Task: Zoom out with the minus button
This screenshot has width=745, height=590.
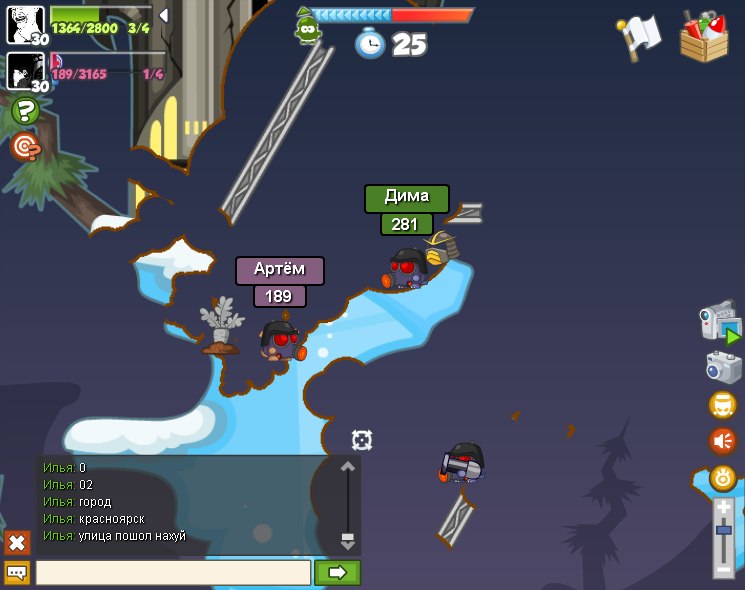Action: pyautogui.click(x=723, y=569)
